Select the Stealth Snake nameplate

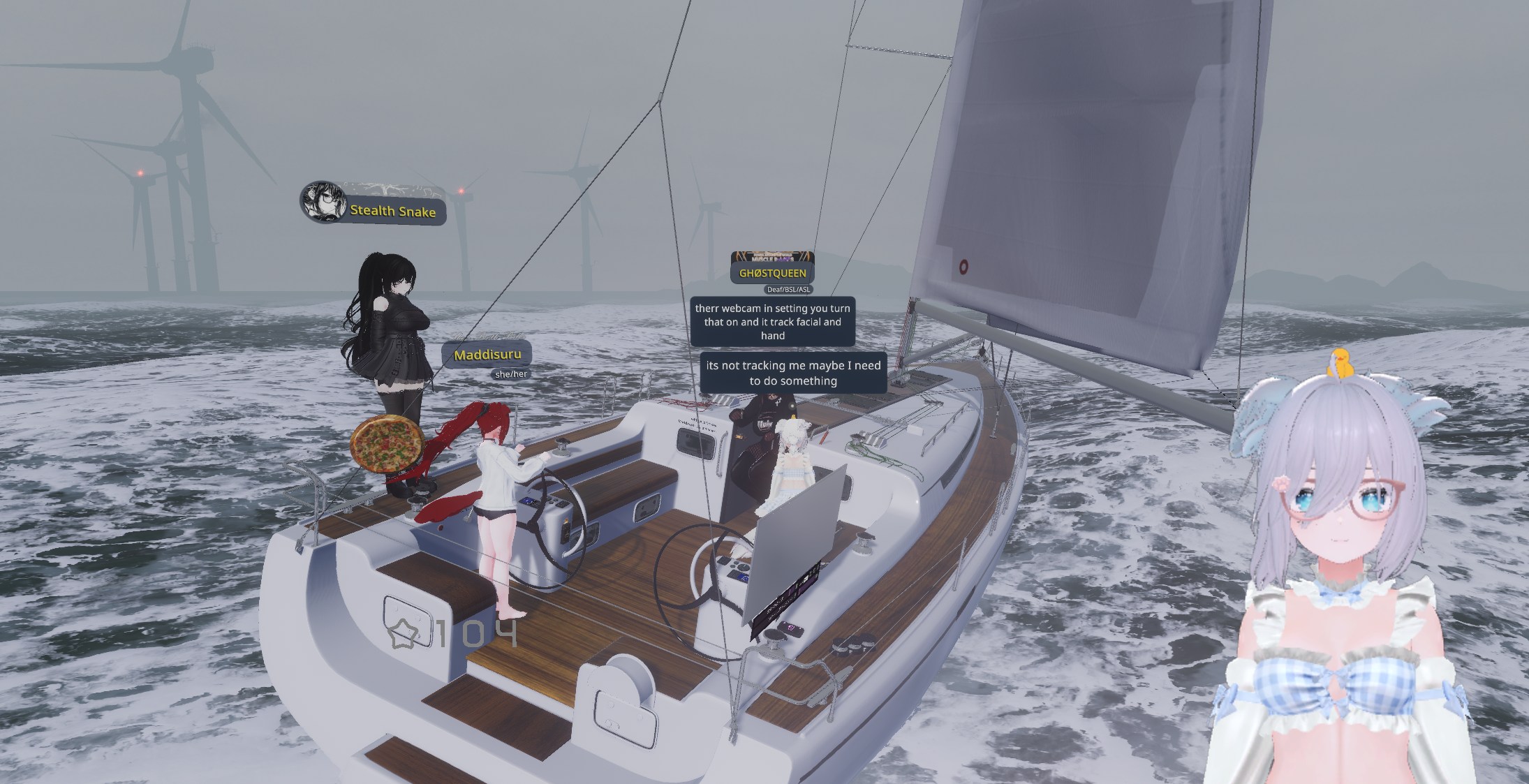pos(392,211)
